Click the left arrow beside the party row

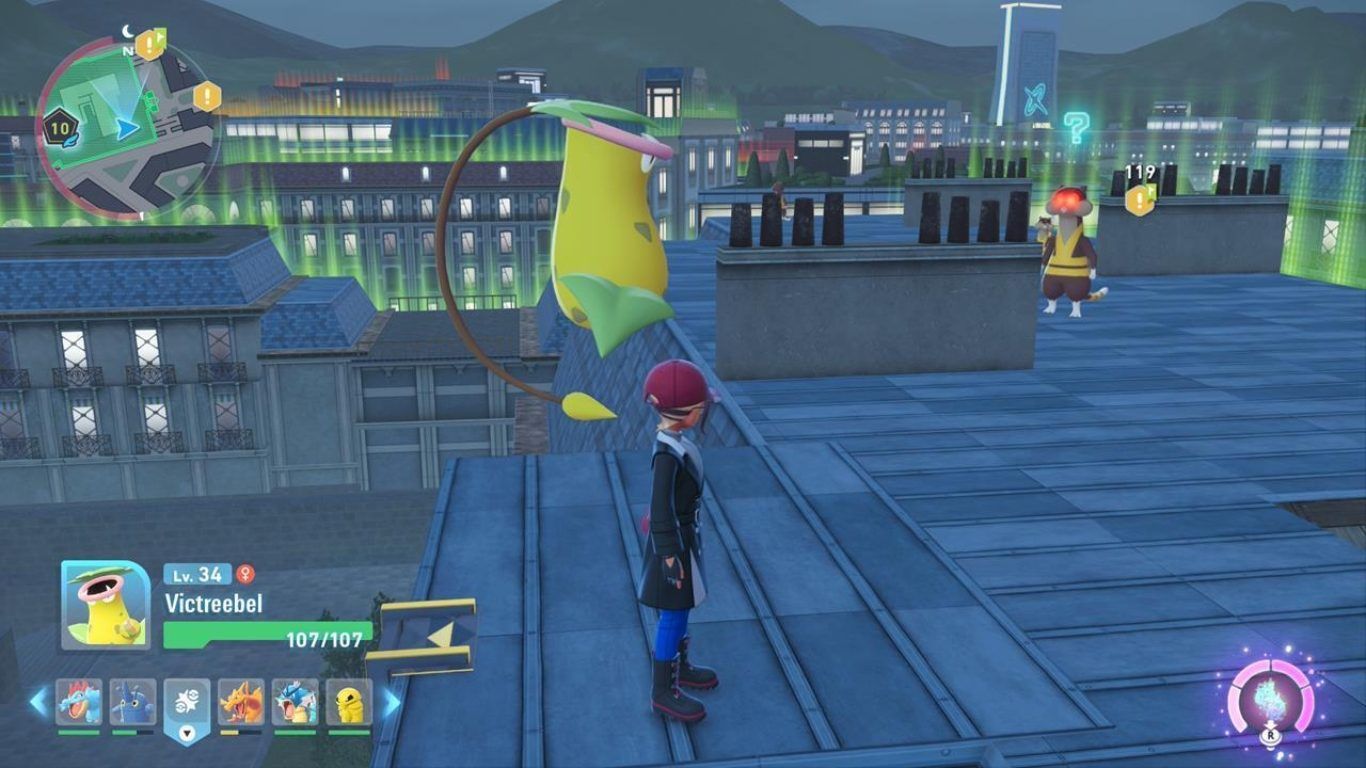coord(39,702)
